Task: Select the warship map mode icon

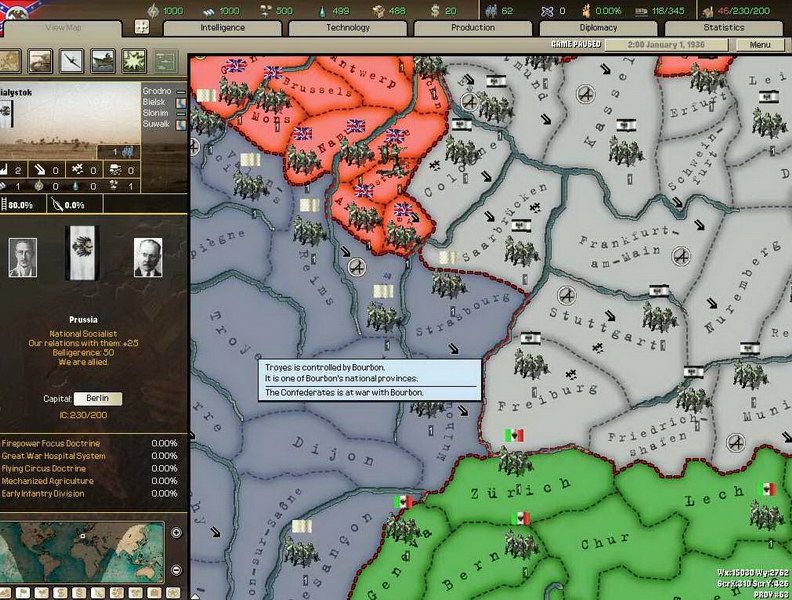Action: tap(102, 60)
